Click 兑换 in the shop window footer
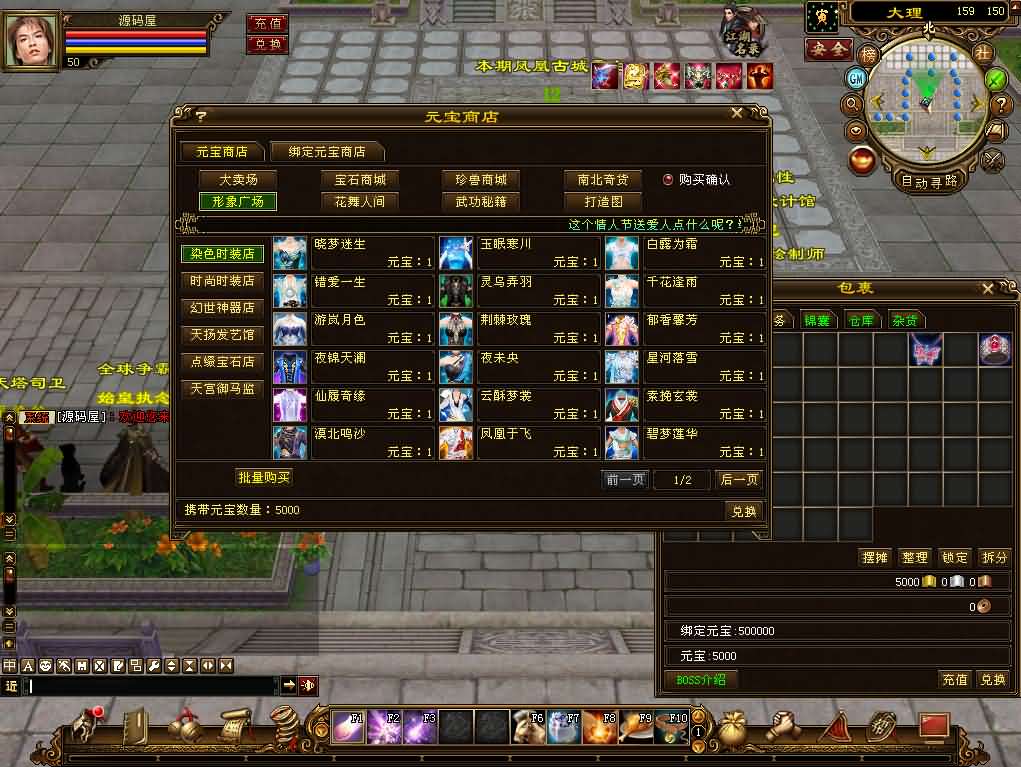The width and height of the screenshot is (1021, 767). [743, 511]
